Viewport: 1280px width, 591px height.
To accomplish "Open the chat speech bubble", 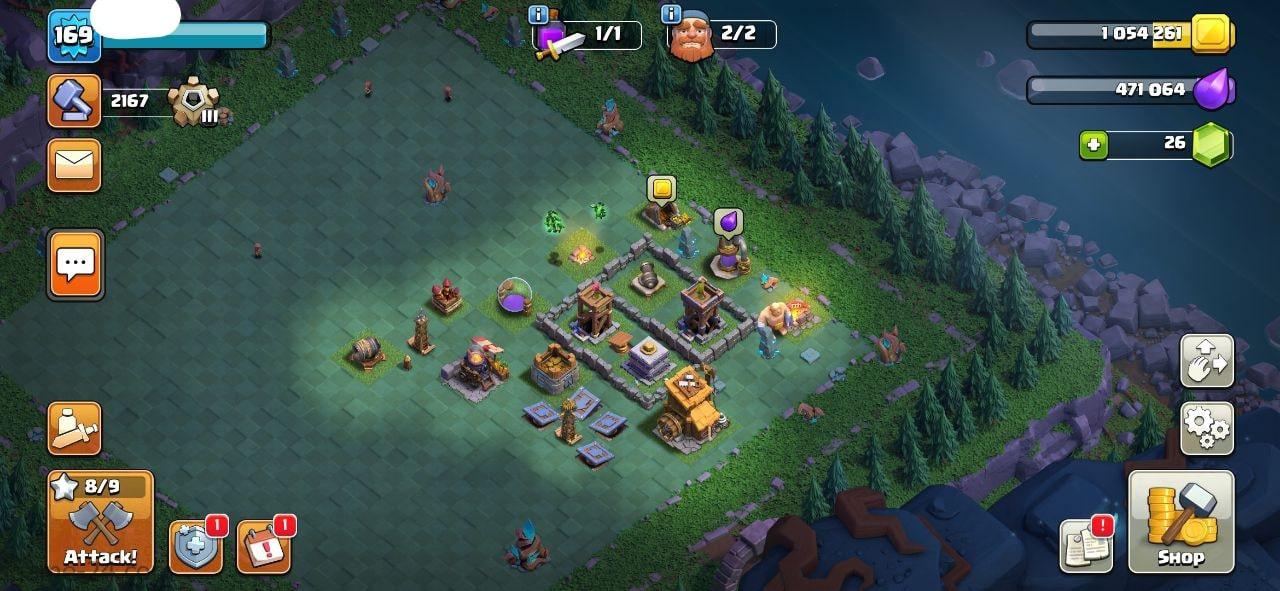I will pos(75,265).
